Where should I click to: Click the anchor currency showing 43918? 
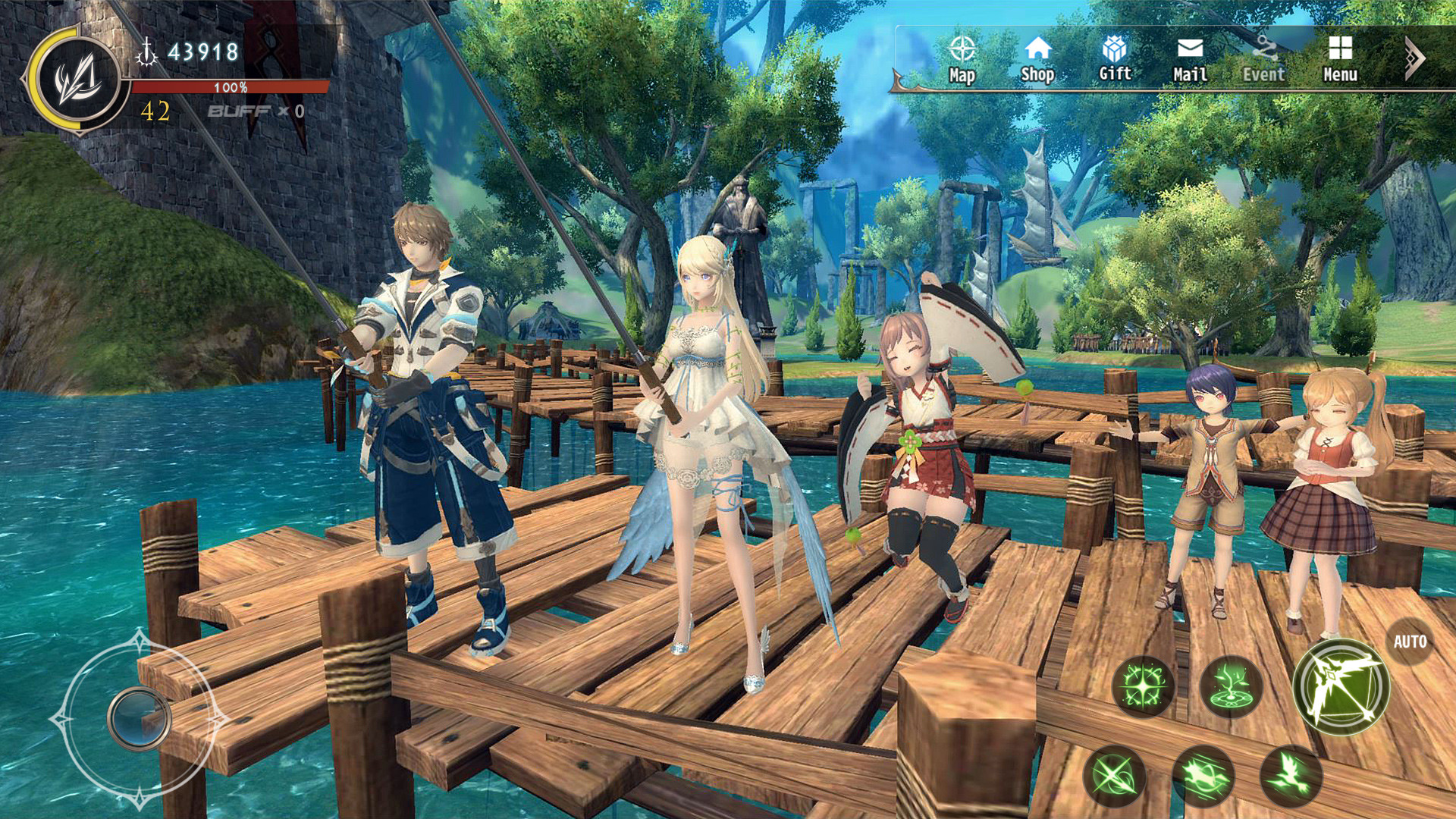[190, 49]
